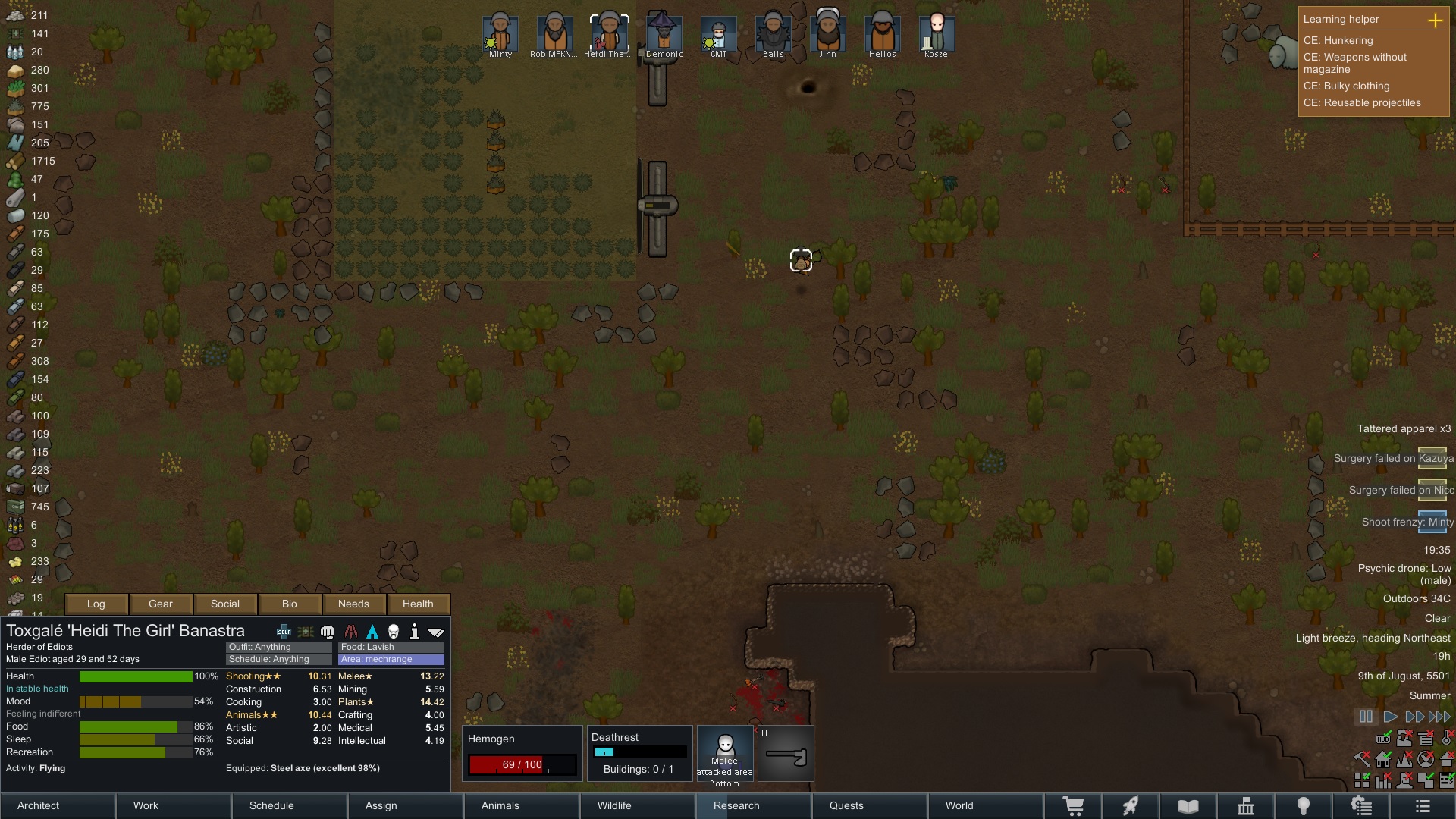Screen dimensions: 1456x819
Task: Open the Work tab
Action: pos(146,805)
